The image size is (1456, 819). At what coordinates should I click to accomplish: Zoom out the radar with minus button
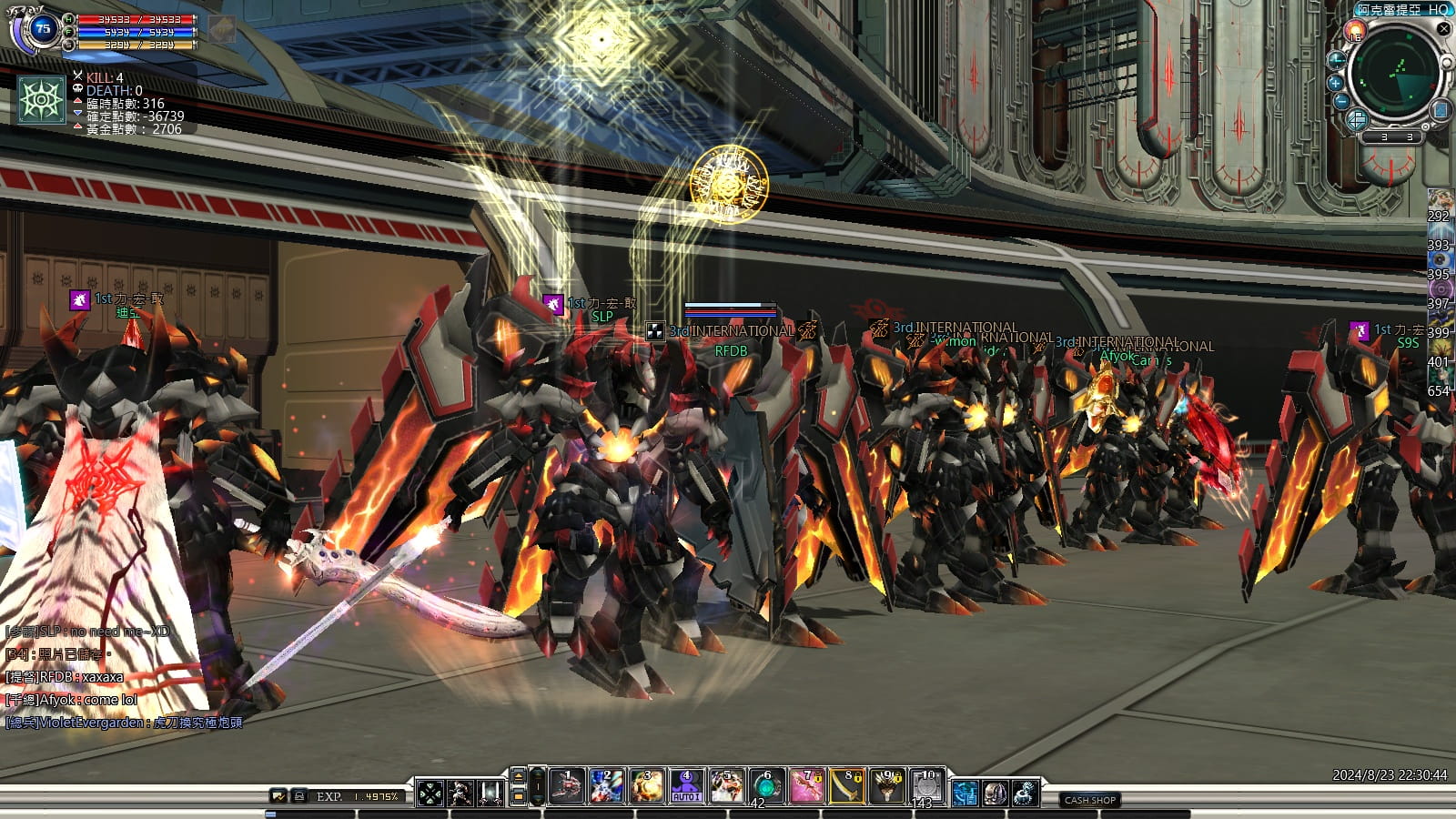click(1341, 102)
